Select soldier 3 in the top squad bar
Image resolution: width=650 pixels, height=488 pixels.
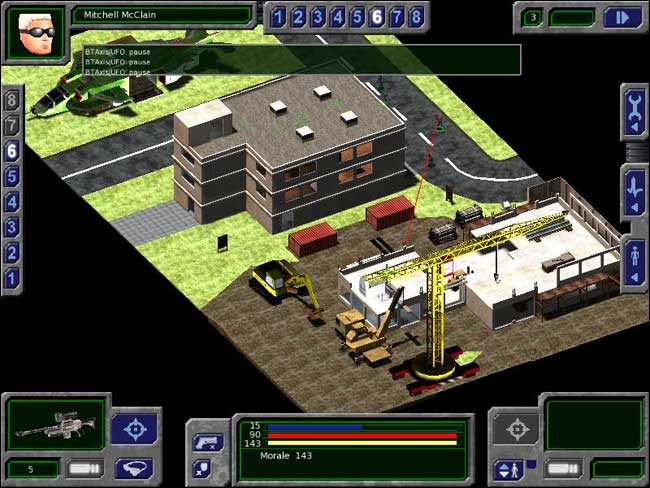pyautogui.click(x=317, y=17)
